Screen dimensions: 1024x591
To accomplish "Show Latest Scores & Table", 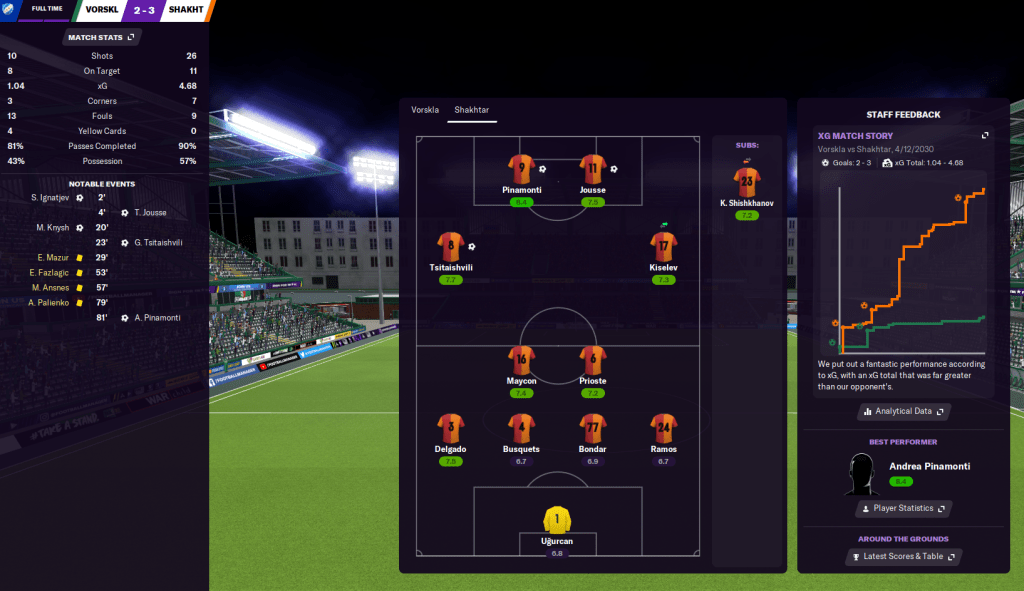I will 903,557.
